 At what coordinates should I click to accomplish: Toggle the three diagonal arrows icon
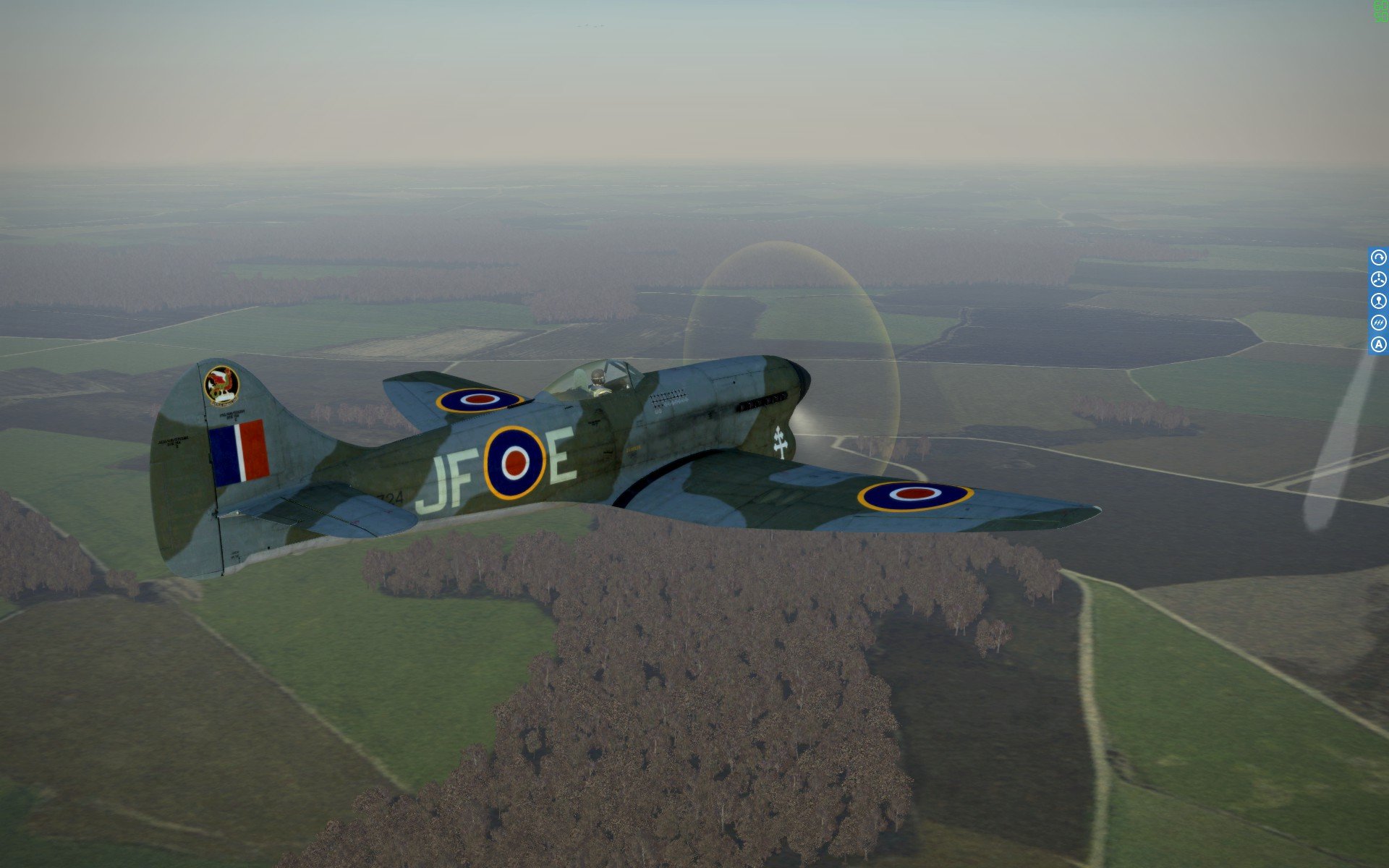pyautogui.click(x=1378, y=323)
